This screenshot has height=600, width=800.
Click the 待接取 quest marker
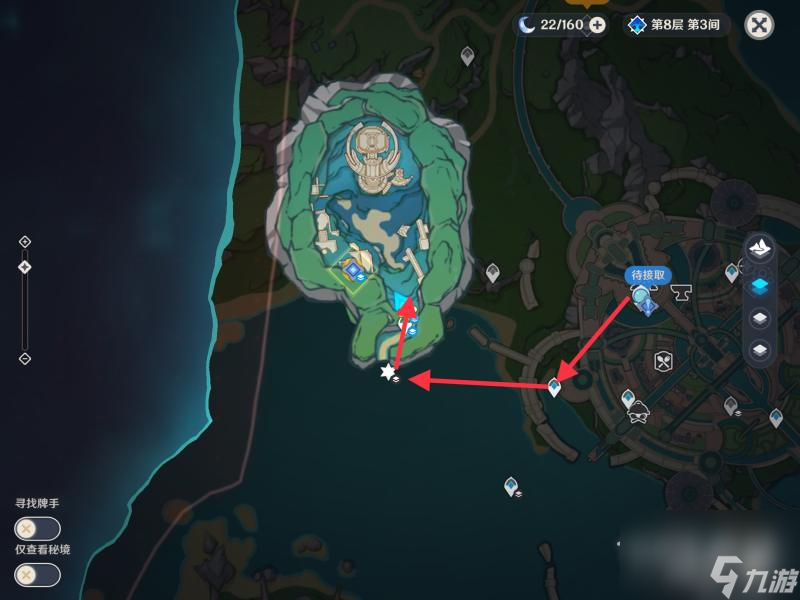[x=643, y=297]
